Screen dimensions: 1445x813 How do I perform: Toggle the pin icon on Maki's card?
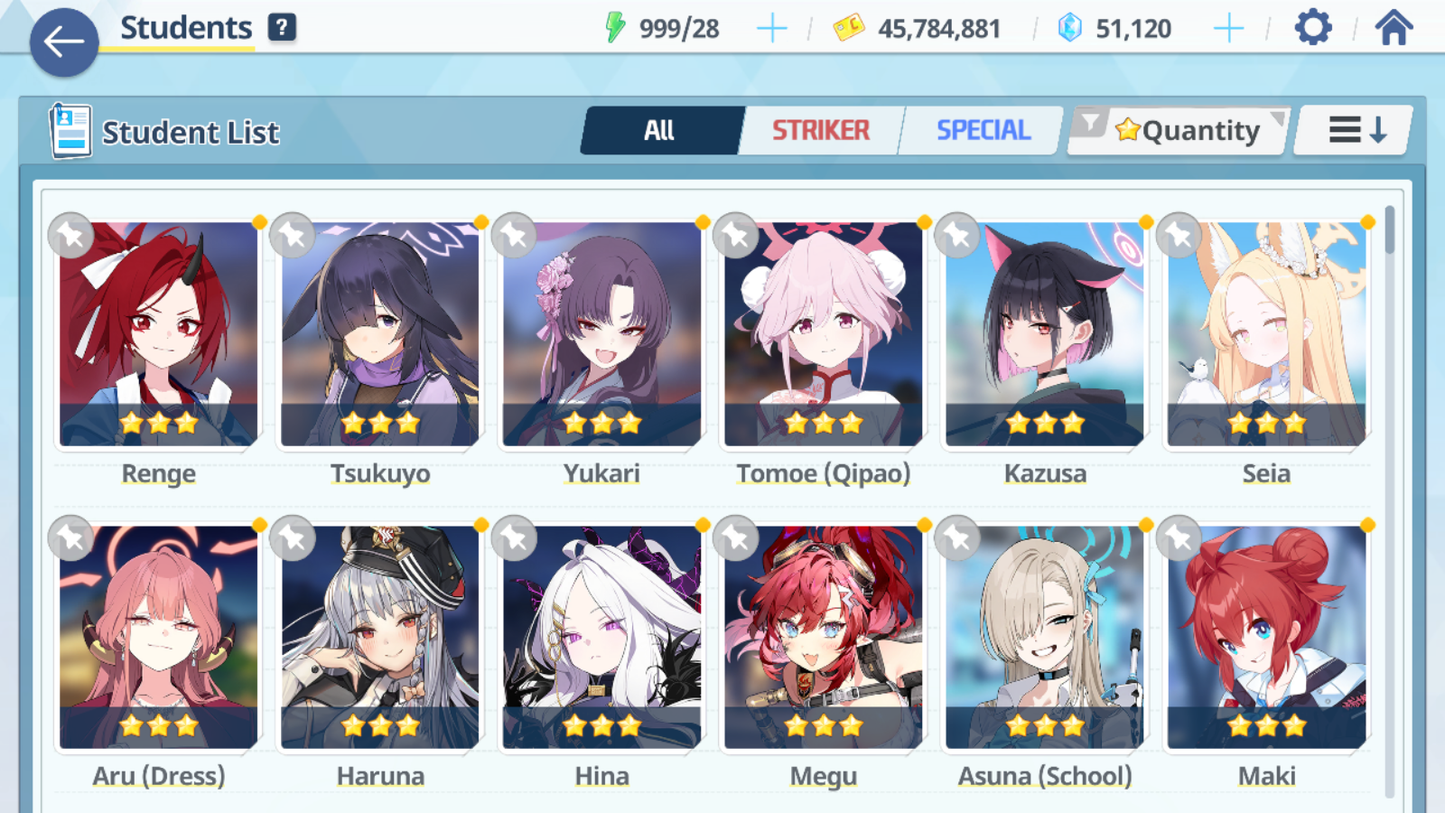pos(1179,539)
